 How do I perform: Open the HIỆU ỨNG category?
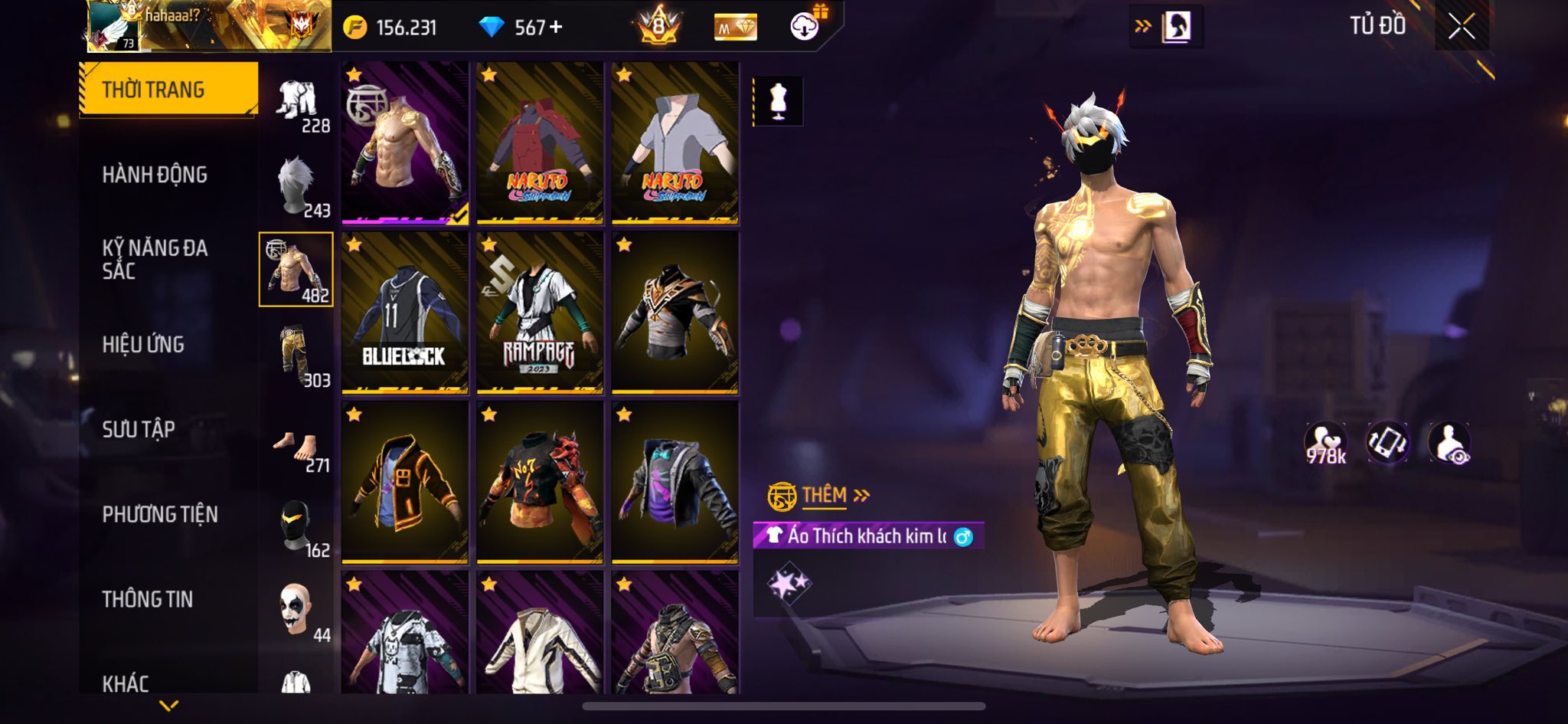tap(143, 345)
